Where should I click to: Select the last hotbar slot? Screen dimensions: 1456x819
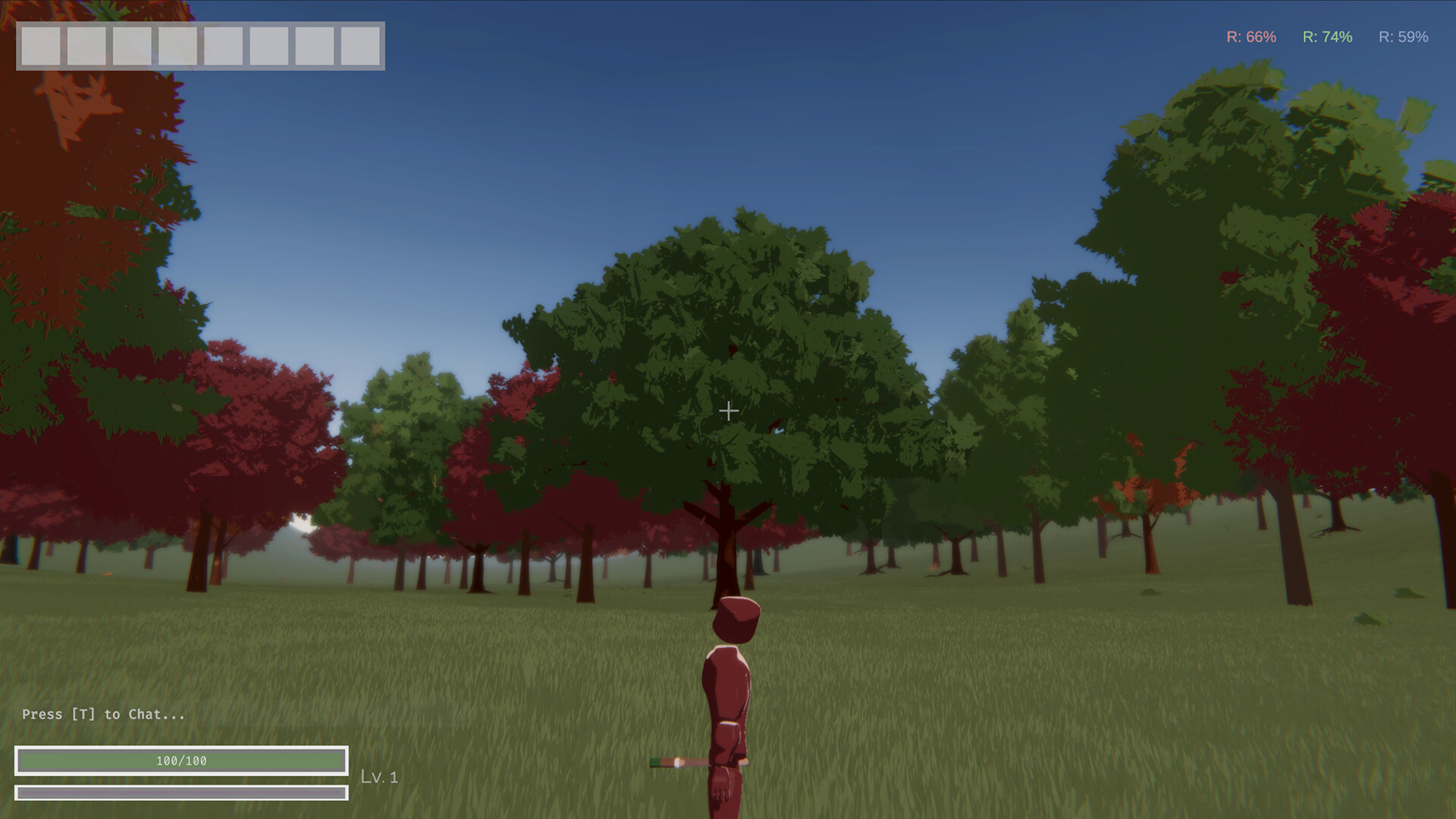[359, 47]
